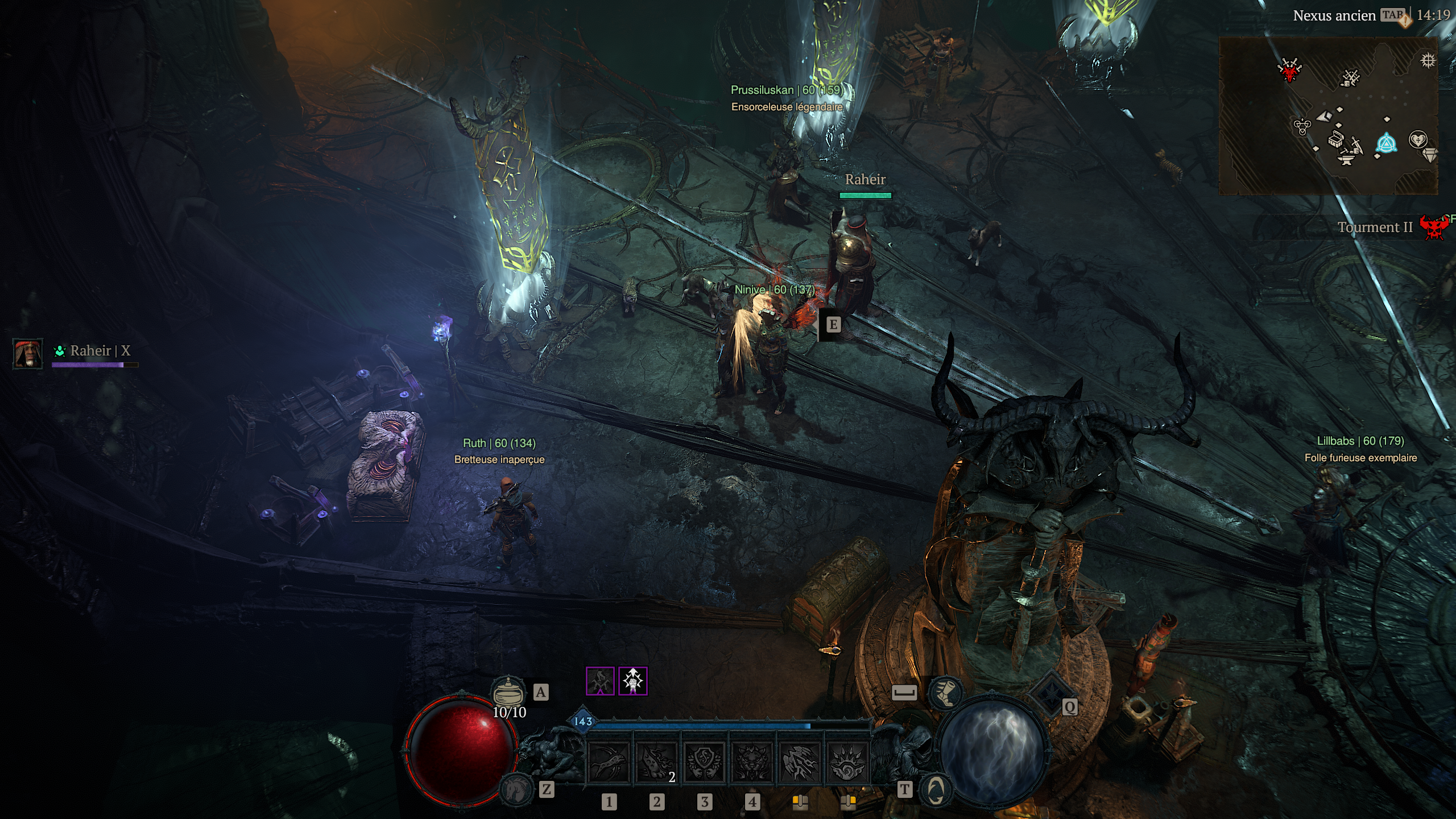Select Raheir's mercenary portrait
1456x819 pixels.
click(x=27, y=354)
